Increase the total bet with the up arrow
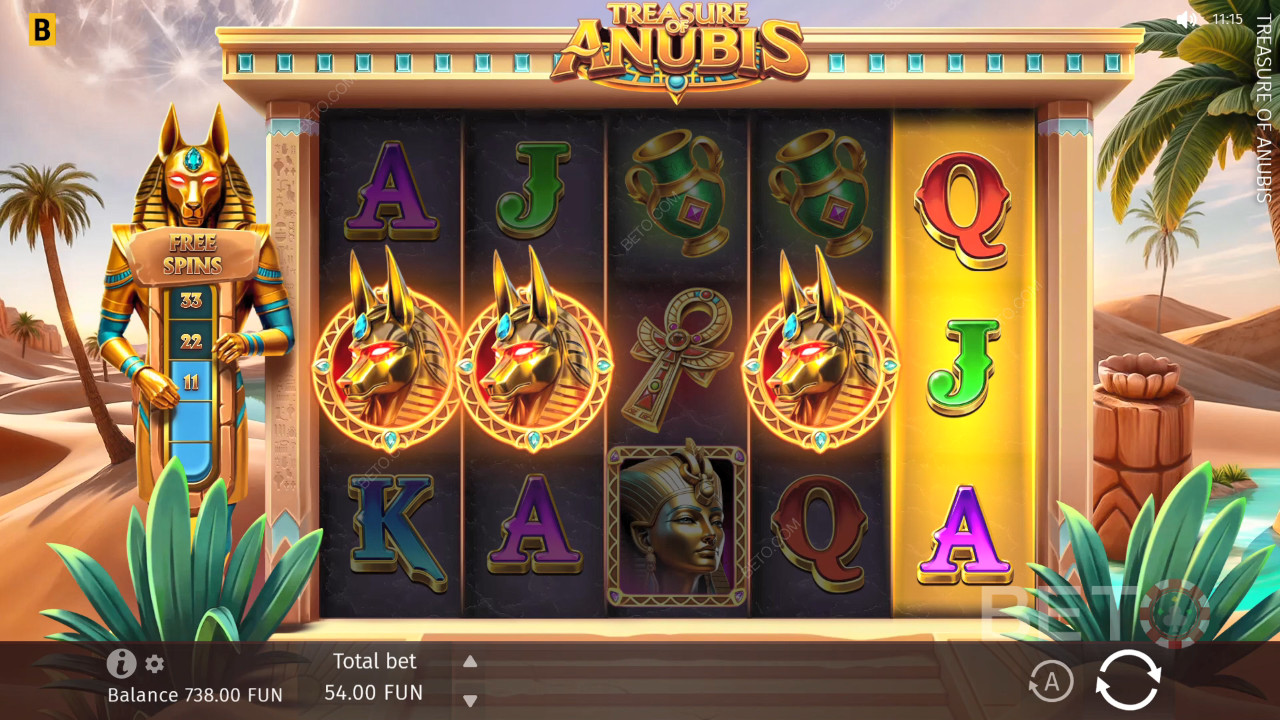This screenshot has width=1280, height=720. point(470,661)
